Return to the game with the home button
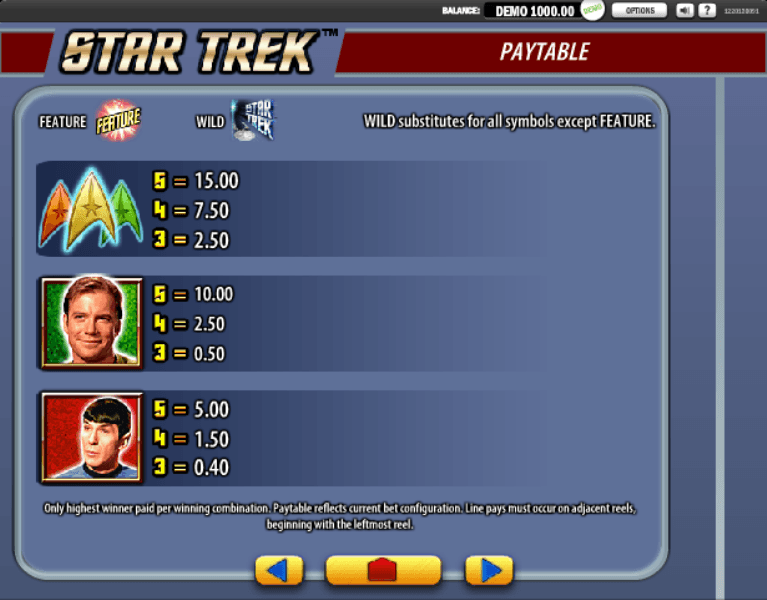Viewport: 767px width, 600px height. tap(383, 570)
